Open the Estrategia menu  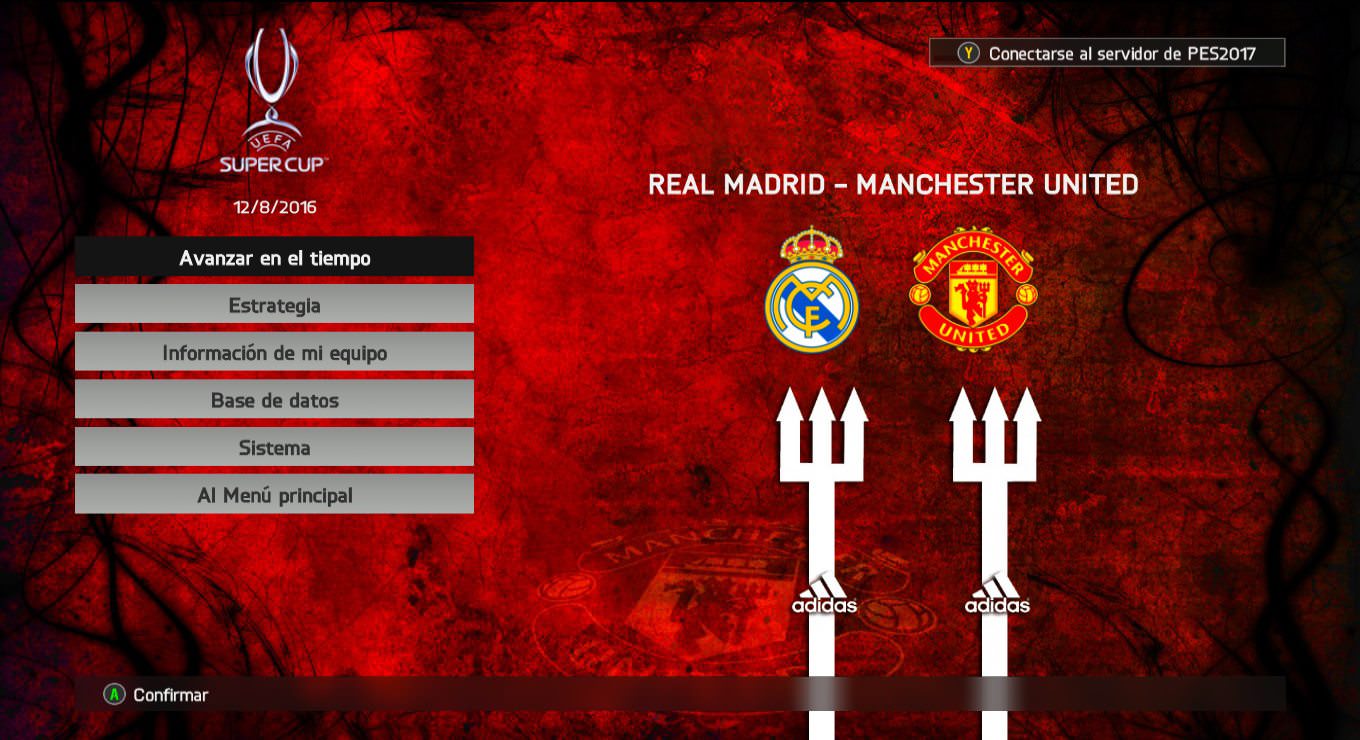tap(274, 305)
